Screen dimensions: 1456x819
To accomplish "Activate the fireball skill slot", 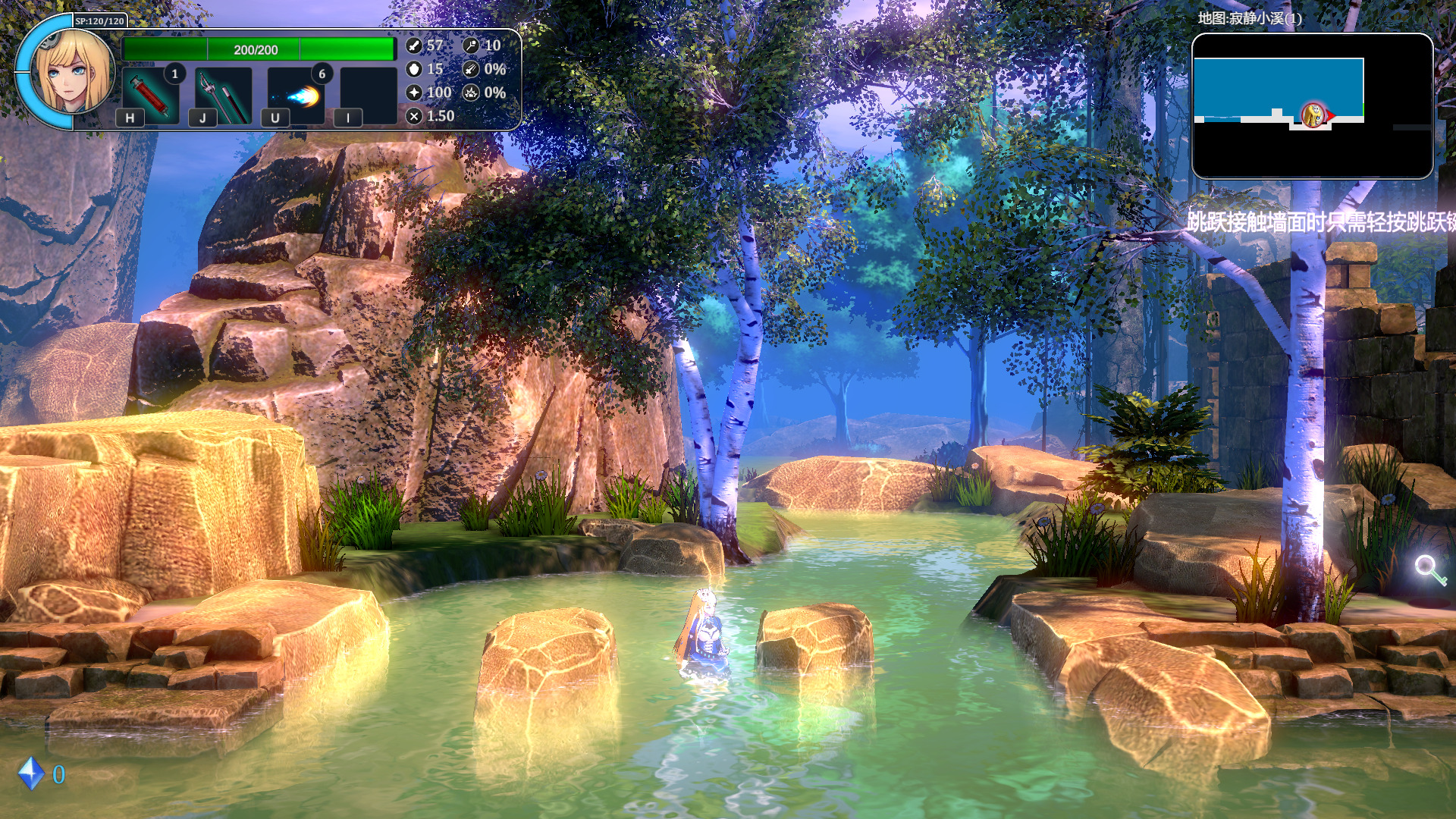I will 296,95.
